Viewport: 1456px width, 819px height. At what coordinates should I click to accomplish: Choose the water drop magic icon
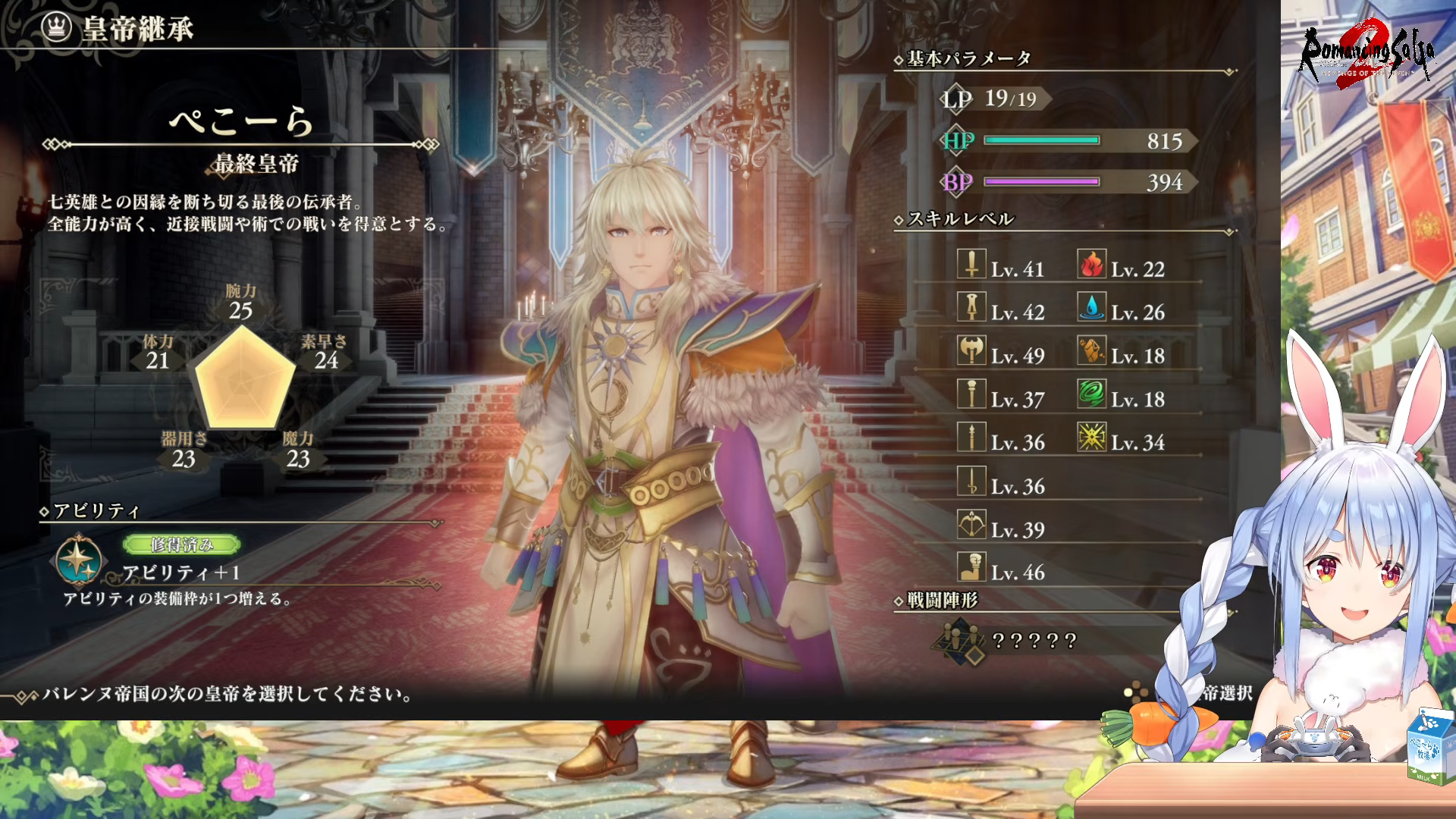[1092, 307]
